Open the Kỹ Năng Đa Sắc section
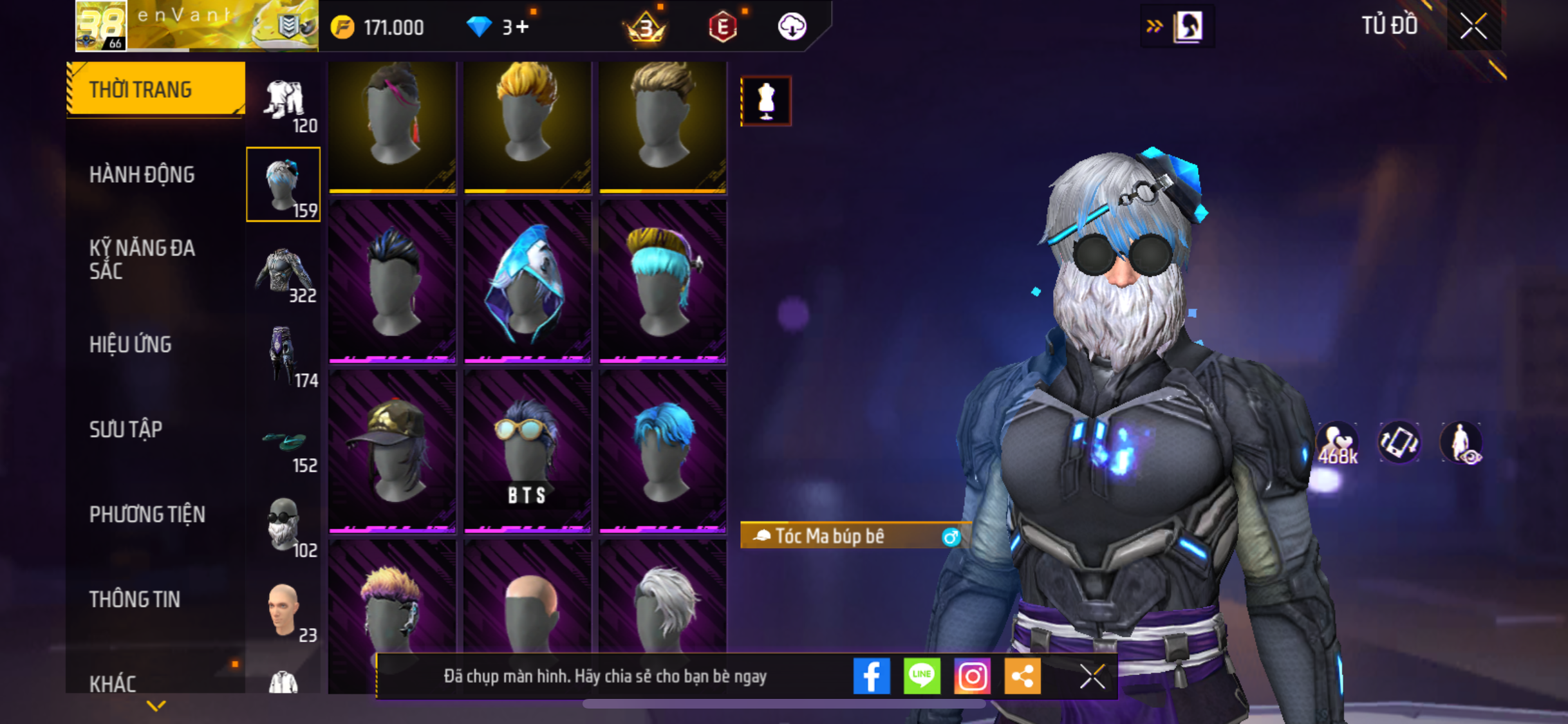Image resolution: width=1568 pixels, height=724 pixels. click(142, 259)
